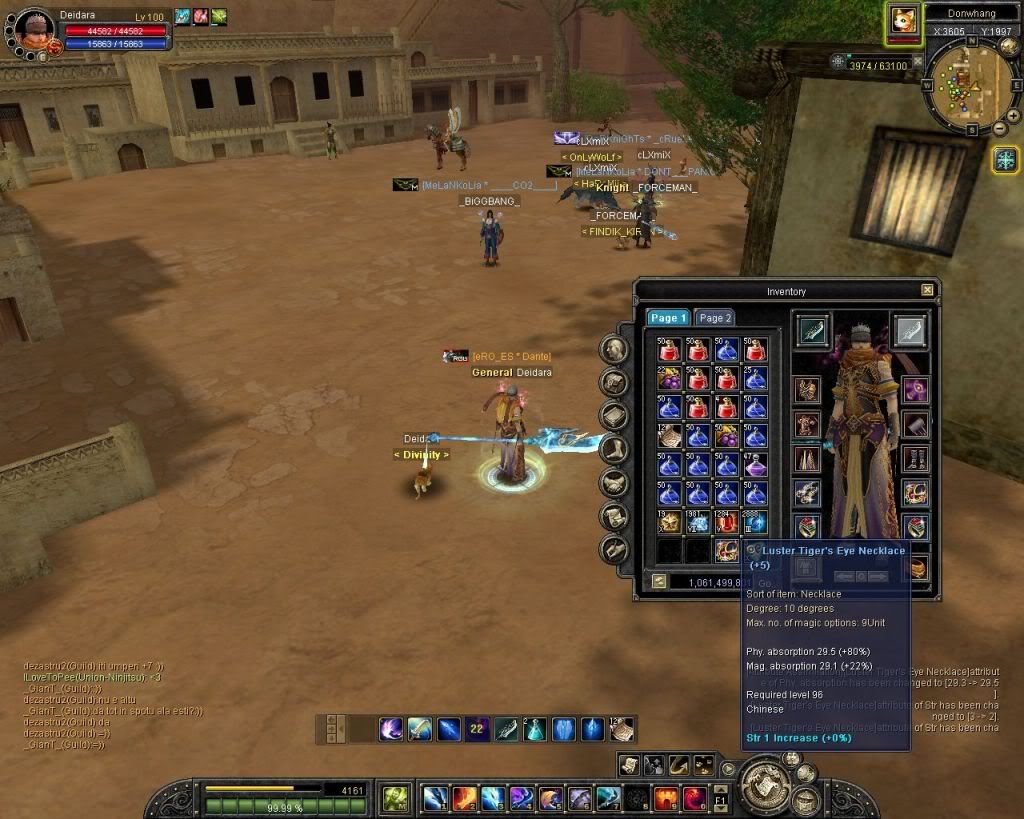This screenshot has width=1024, height=819.
Task: Click the necklace item in the inventory grid
Action: (727, 550)
